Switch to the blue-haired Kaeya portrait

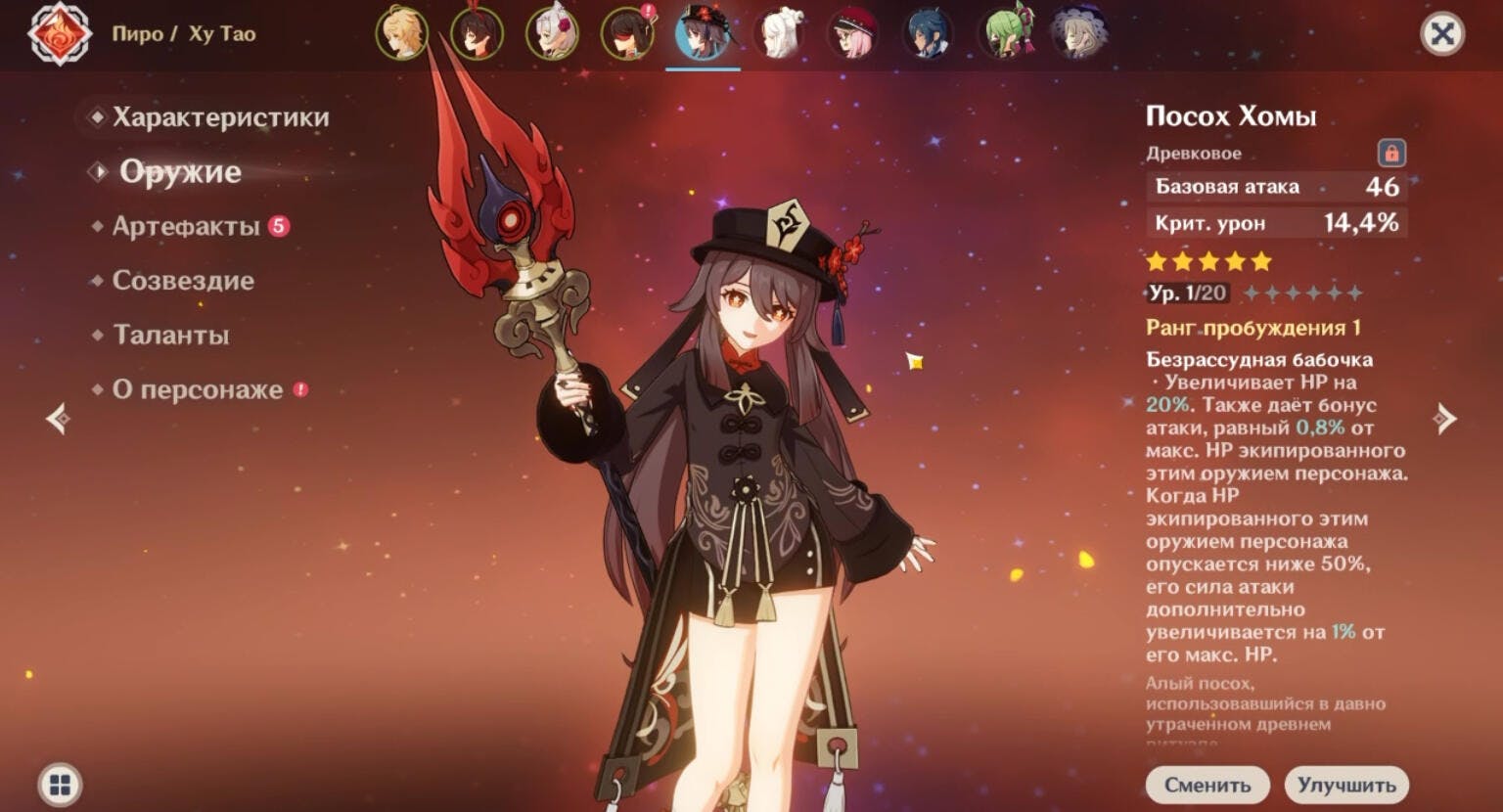tap(929, 33)
